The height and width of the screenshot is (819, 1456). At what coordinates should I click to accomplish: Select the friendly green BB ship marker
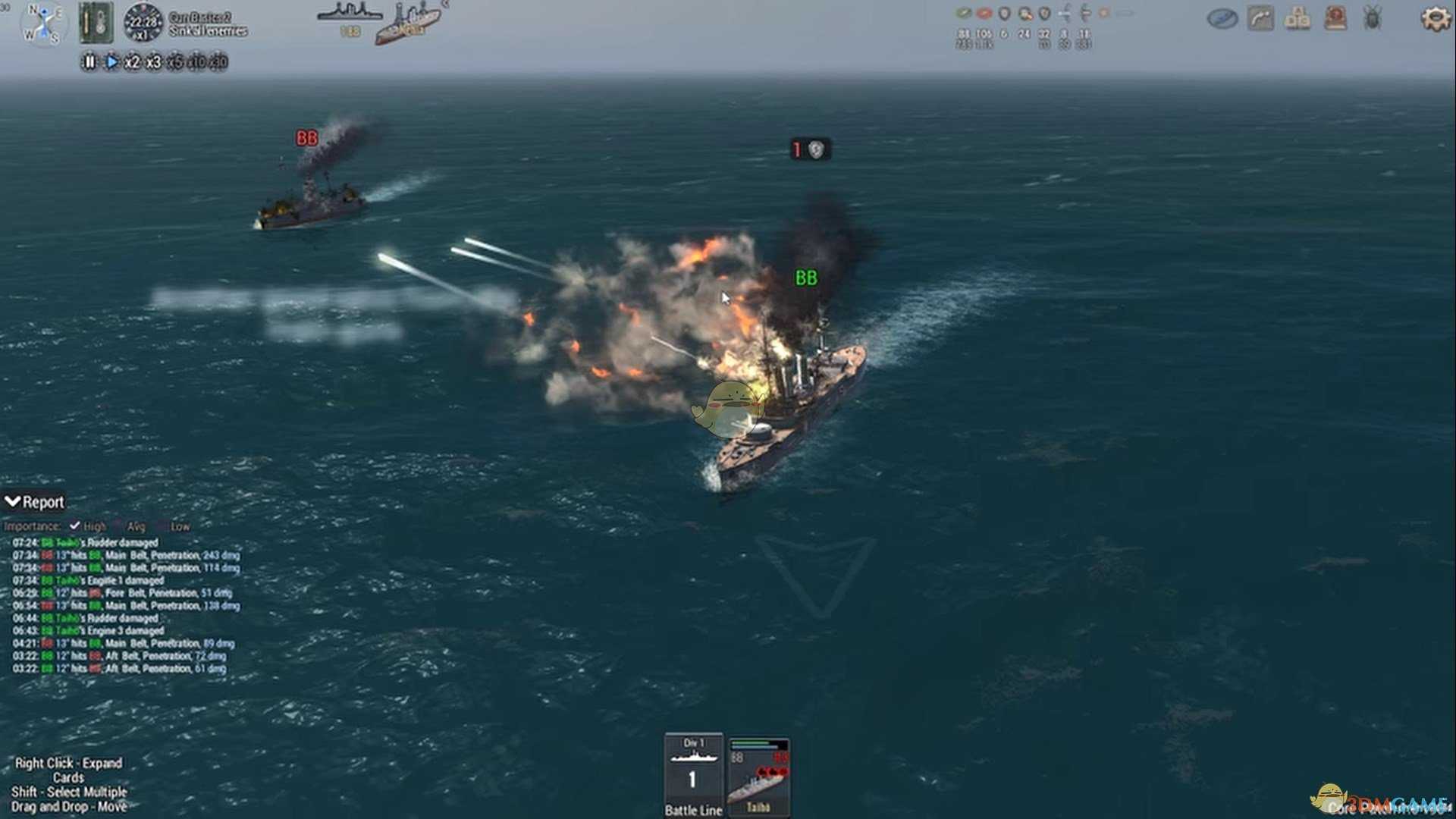pyautogui.click(x=806, y=278)
